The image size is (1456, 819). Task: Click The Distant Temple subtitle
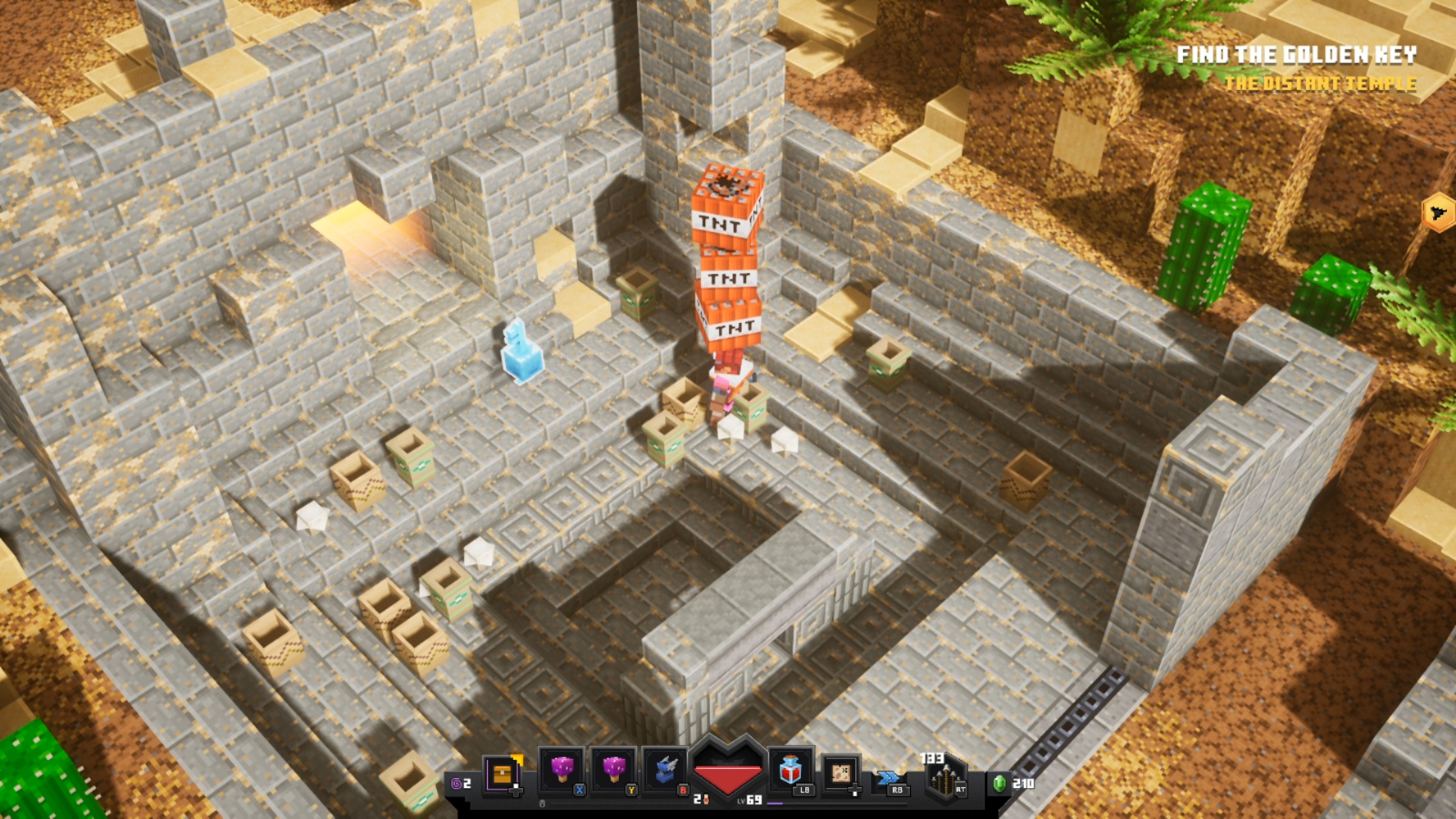(x=1321, y=84)
